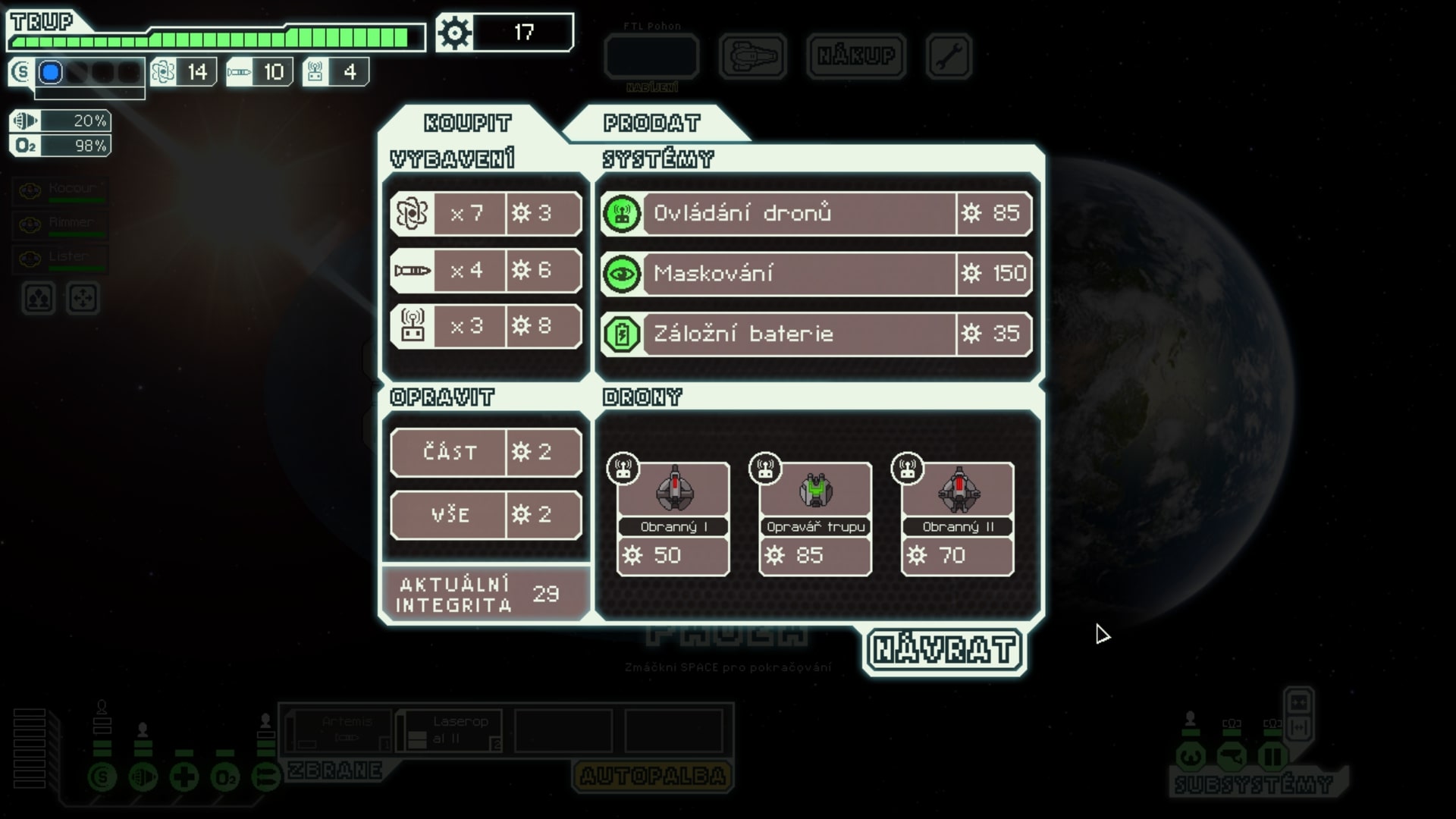Select the O2 system icon

224,777
